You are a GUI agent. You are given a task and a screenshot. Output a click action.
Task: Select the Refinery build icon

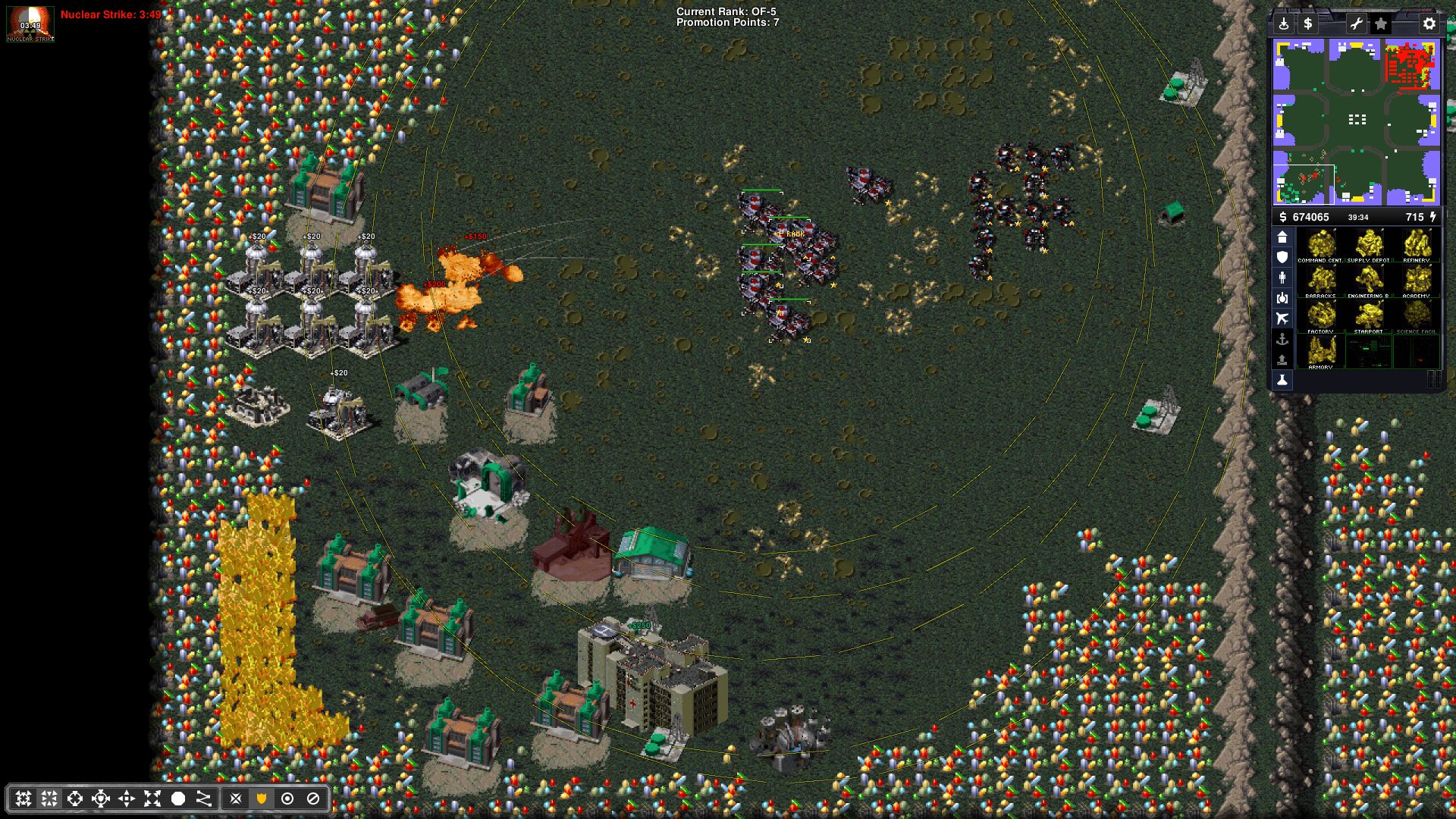[x=1417, y=246]
